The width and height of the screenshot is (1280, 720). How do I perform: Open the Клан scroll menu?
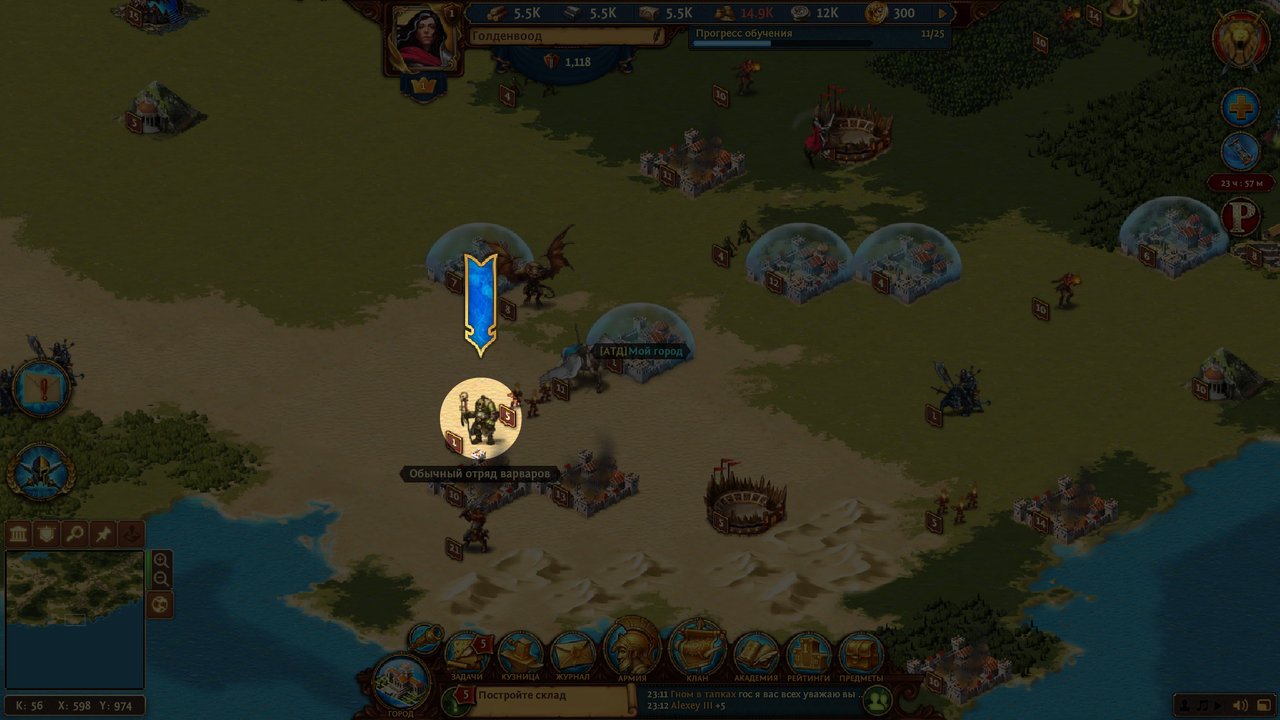click(x=697, y=648)
